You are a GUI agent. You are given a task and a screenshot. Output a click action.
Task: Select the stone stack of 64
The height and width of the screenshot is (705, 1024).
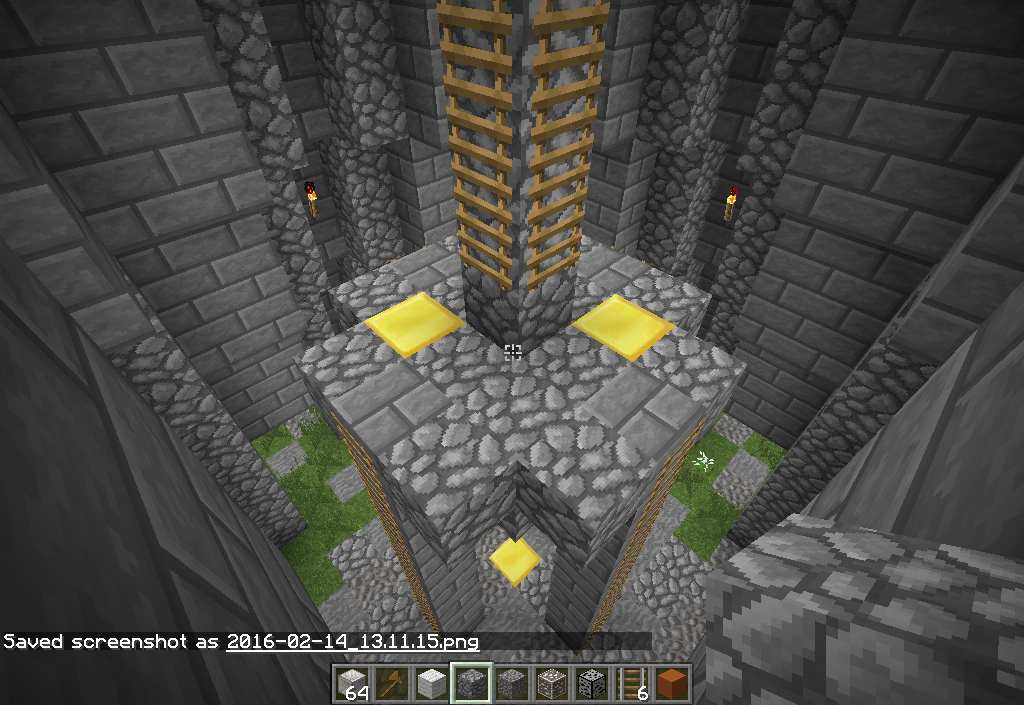point(351,683)
